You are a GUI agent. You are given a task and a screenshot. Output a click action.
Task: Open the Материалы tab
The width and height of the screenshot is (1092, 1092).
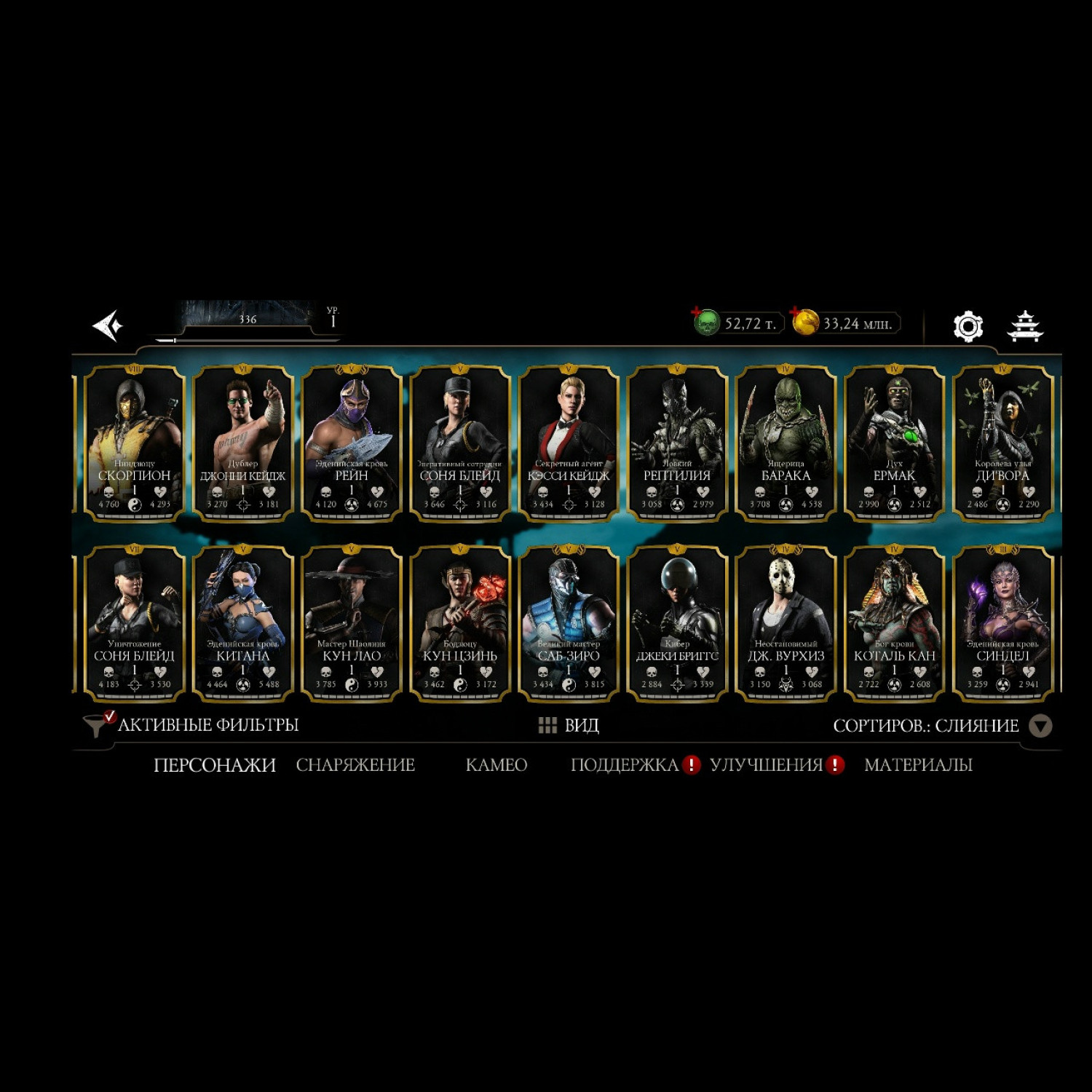[918, 765]
